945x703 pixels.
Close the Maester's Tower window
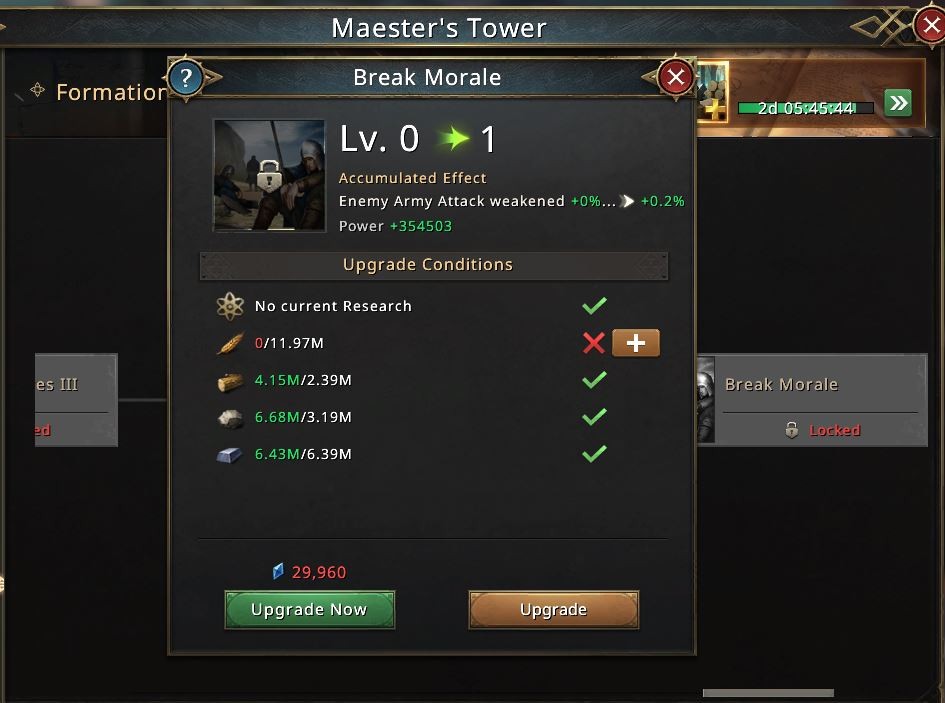pos(930,26)
